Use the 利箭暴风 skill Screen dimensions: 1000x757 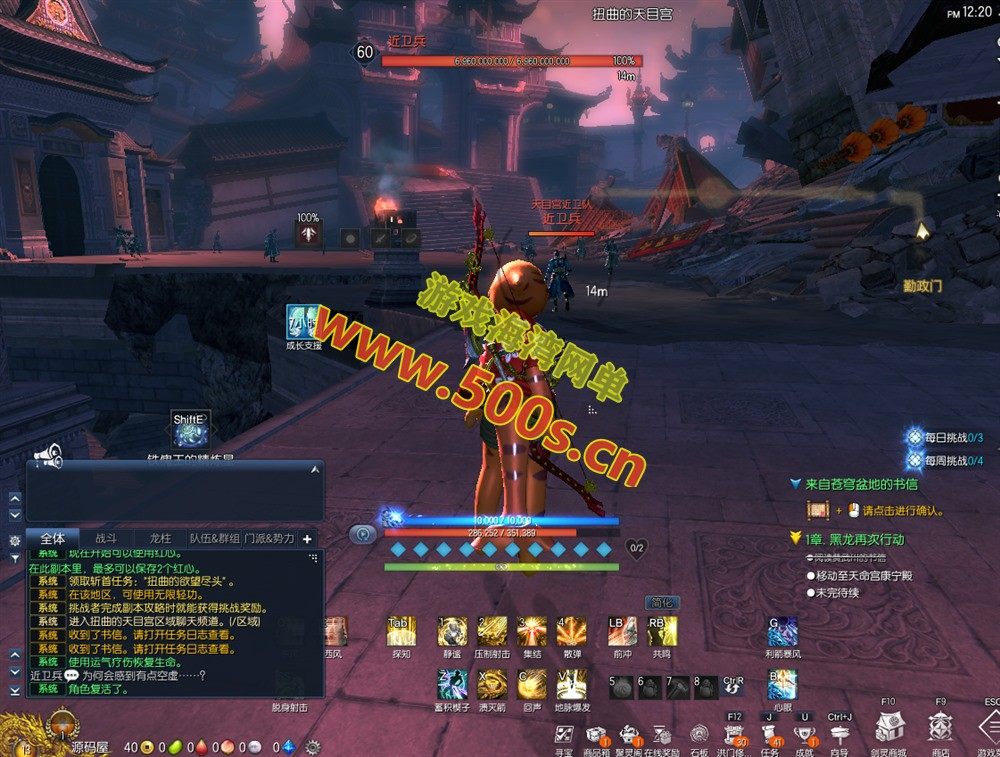pos(782,632)
